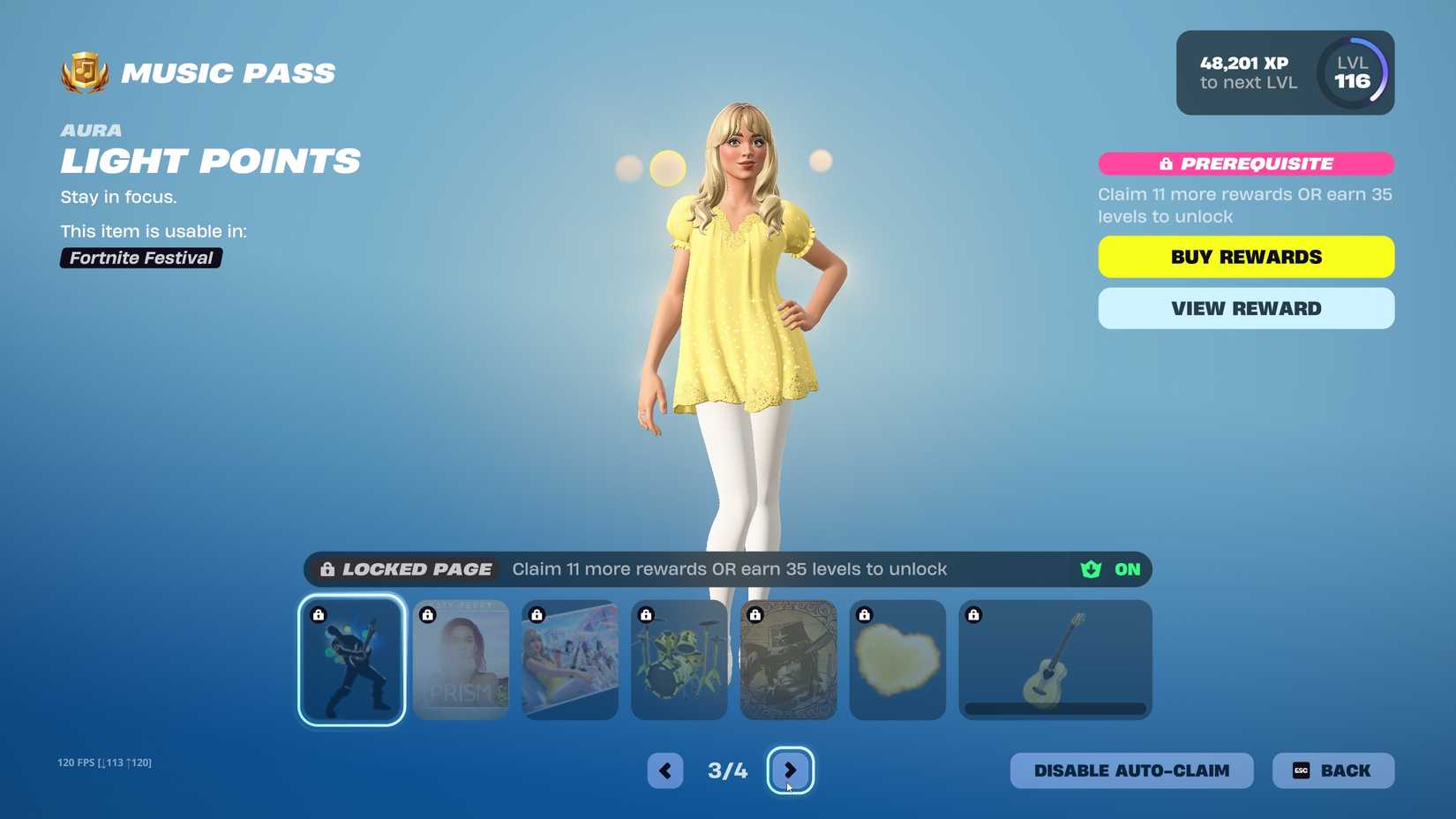Click the lock badge on the acoustic guitar reward
This screenshot has height=819, width=1456.
974,613
